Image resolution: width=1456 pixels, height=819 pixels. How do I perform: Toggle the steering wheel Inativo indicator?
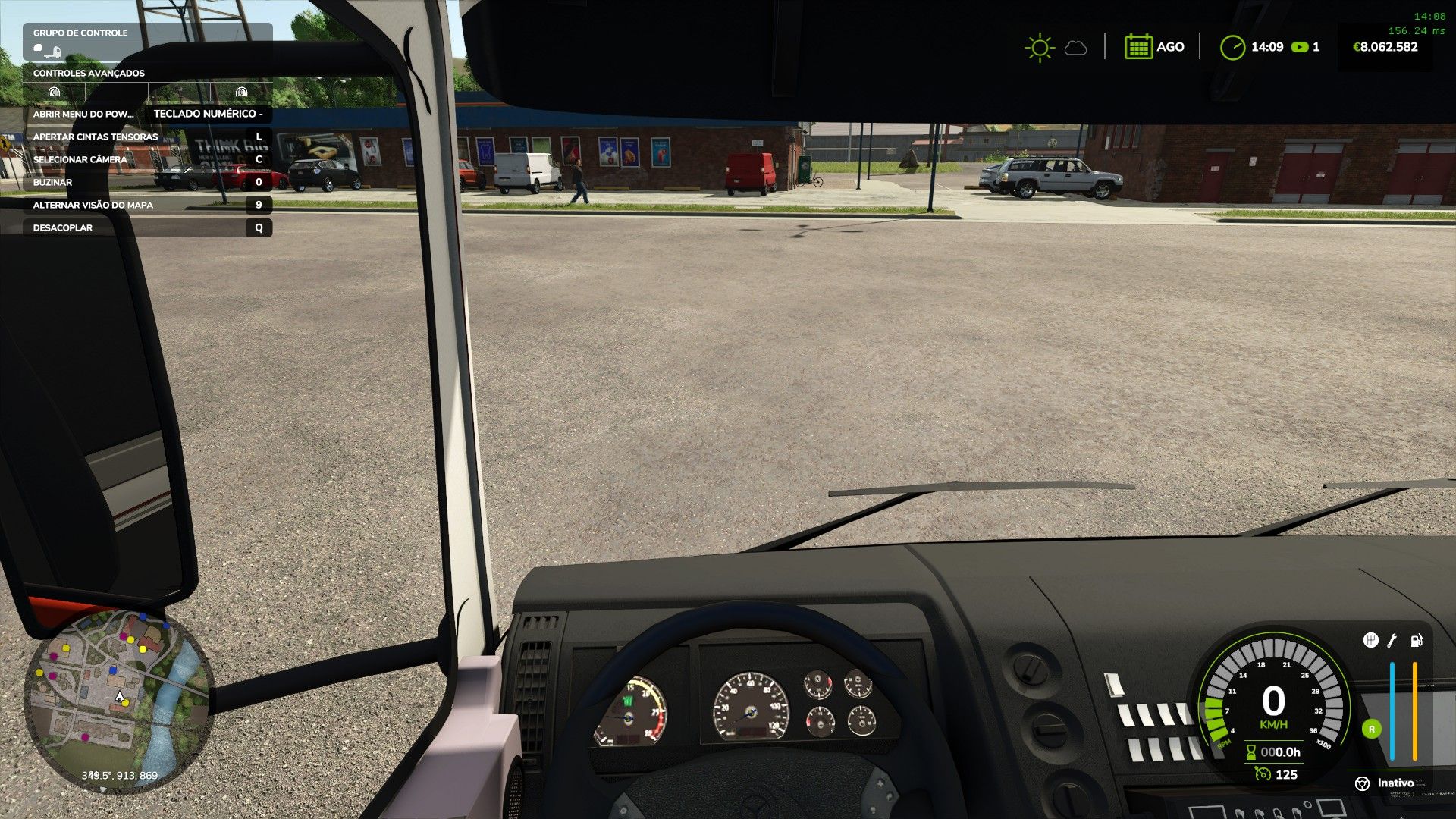coord(1363,783)
